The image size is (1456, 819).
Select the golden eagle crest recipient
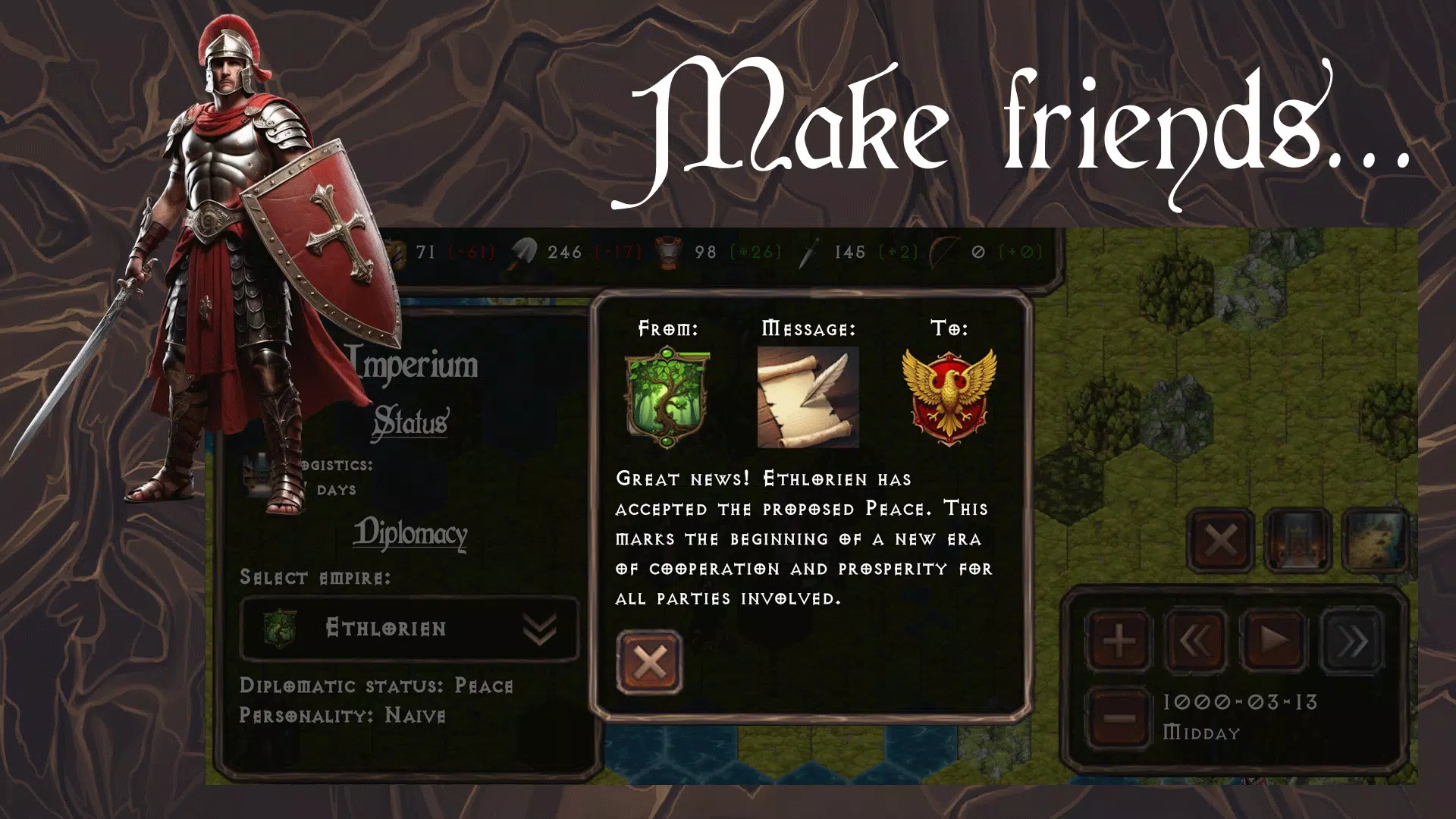click(949, 397)
